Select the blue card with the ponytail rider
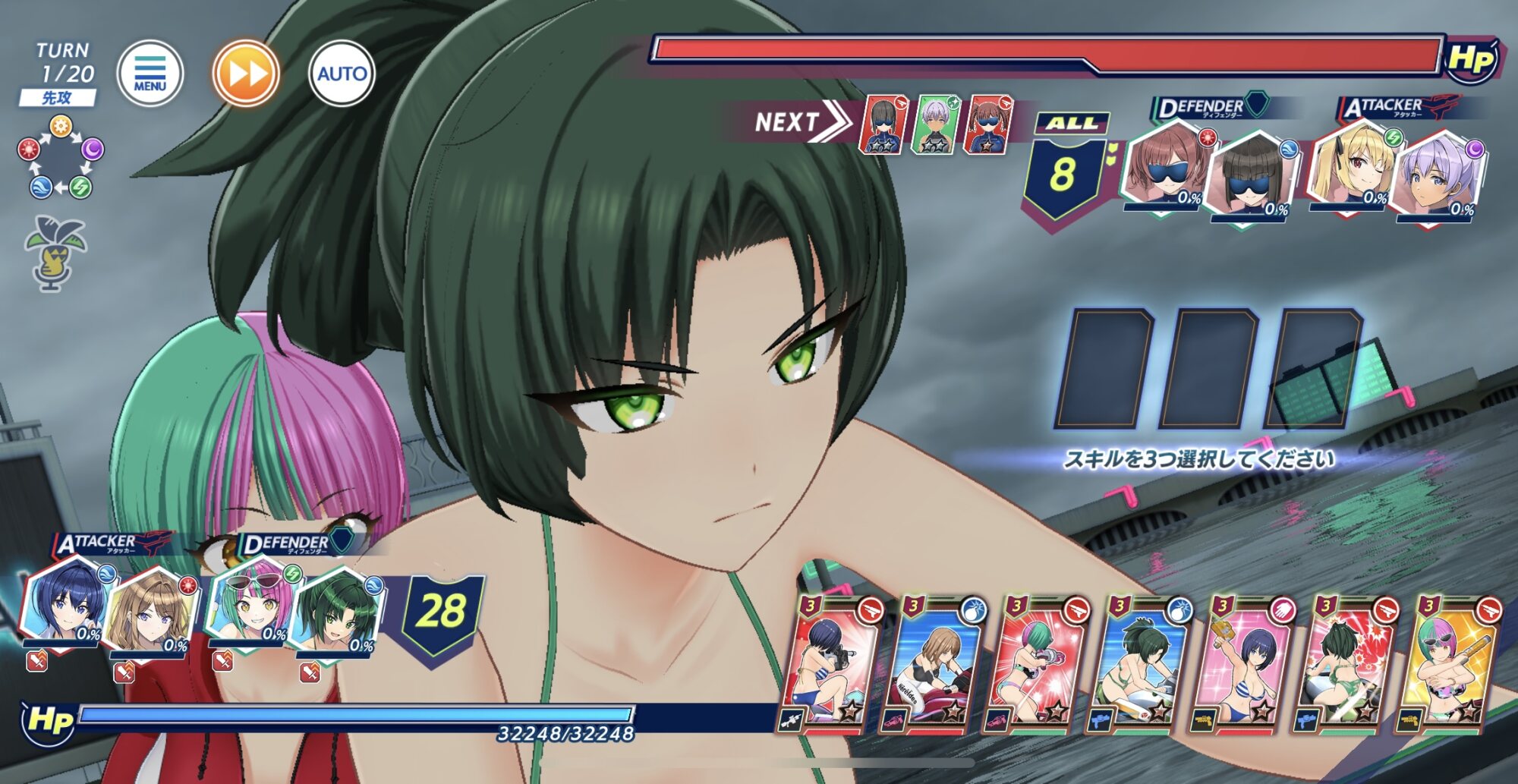The width and height of the screenshot is (1518, 784). (x=1138, y=664)
